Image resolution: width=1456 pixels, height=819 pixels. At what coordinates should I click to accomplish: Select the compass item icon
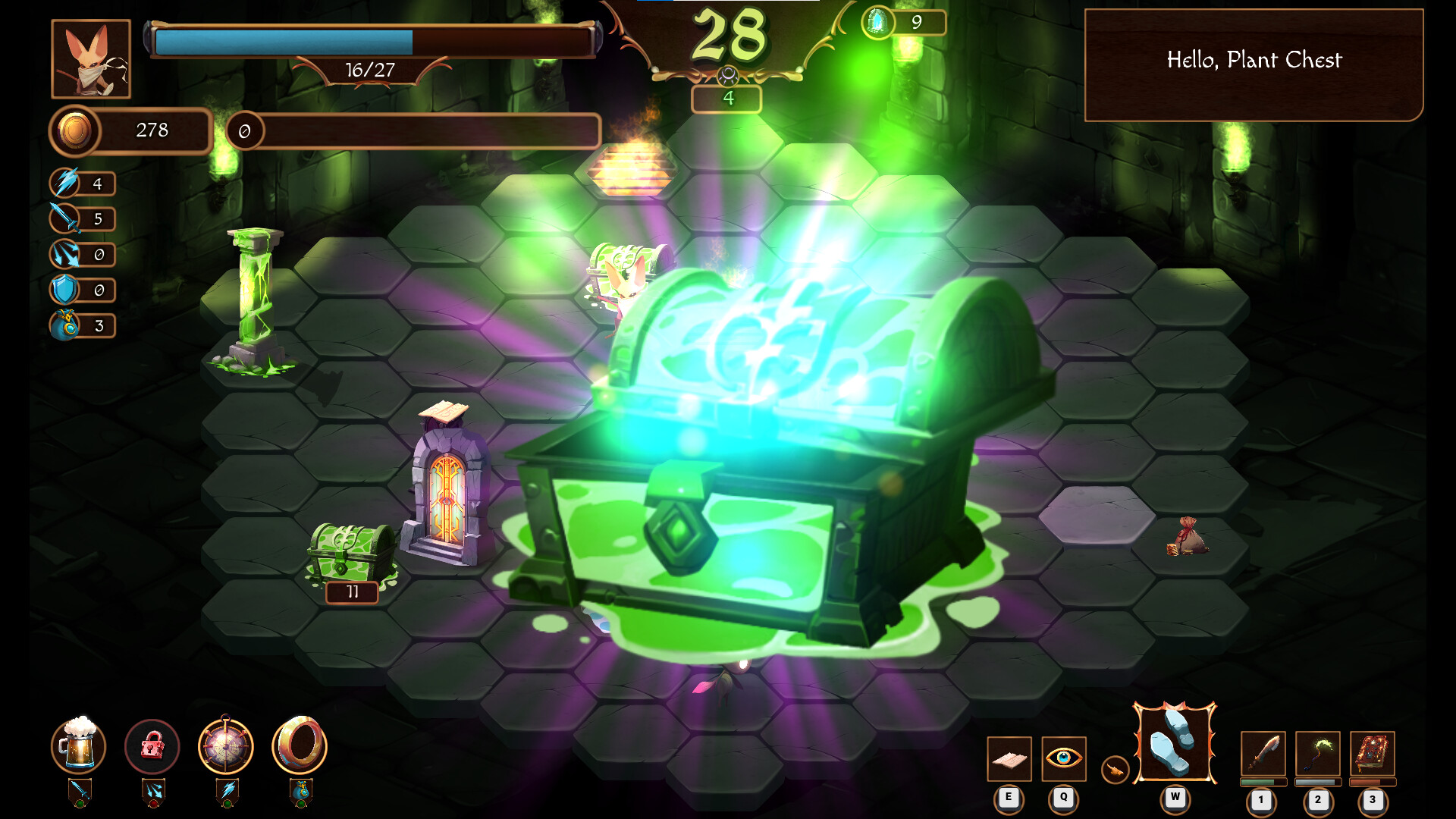tap(226, 747)
